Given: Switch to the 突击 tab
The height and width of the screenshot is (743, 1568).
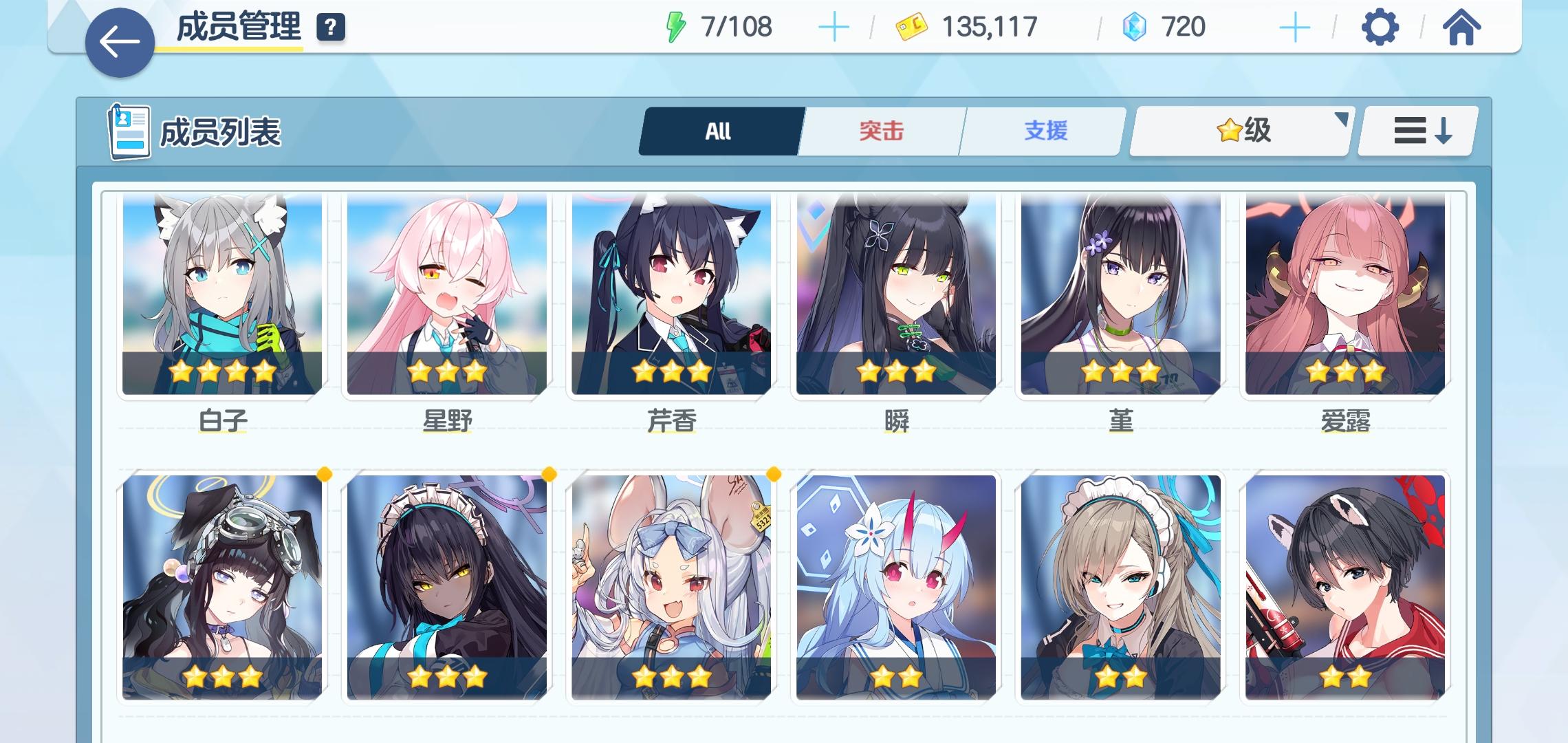Looking at the screenshot, I should pyautogui.click(x=880, y=131).
